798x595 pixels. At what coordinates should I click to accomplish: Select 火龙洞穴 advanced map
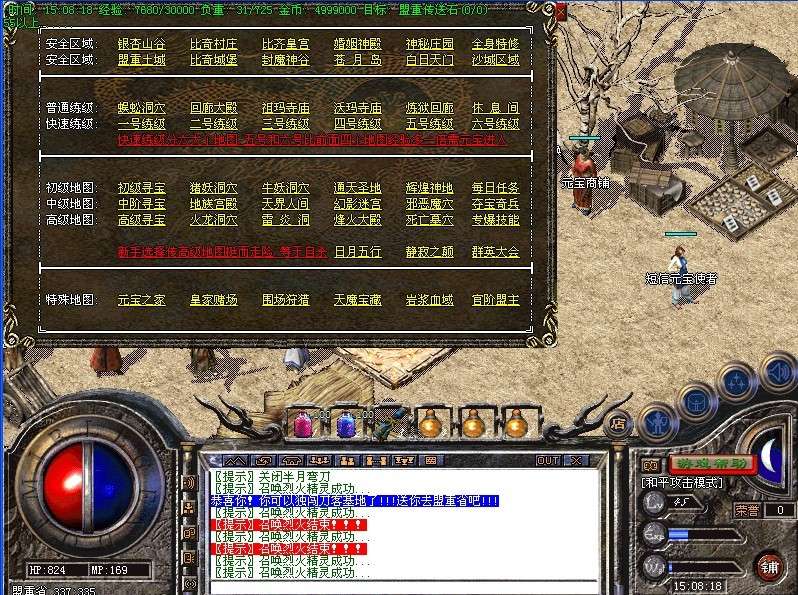214,220
